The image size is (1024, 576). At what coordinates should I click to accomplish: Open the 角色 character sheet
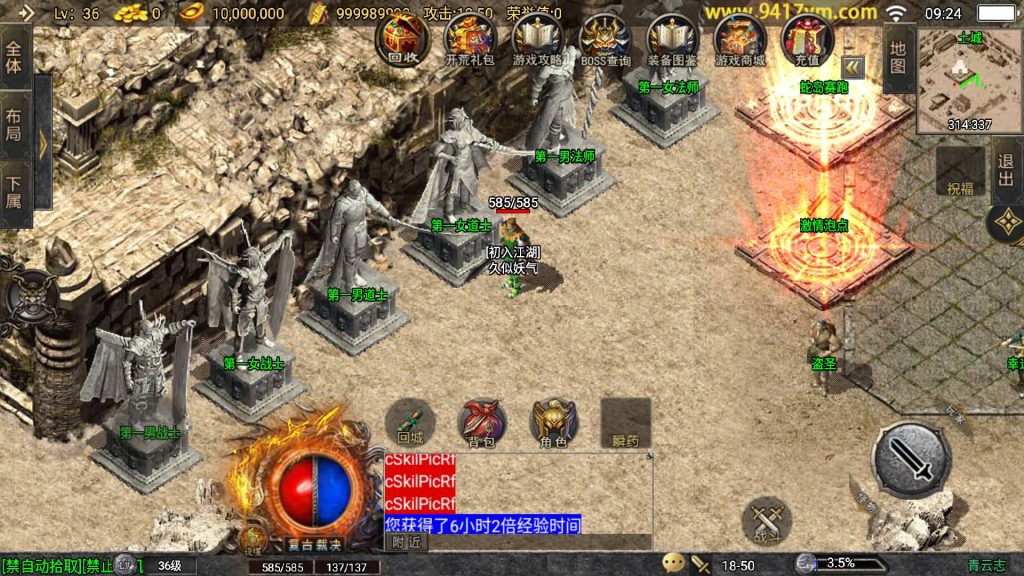(554, 422)
